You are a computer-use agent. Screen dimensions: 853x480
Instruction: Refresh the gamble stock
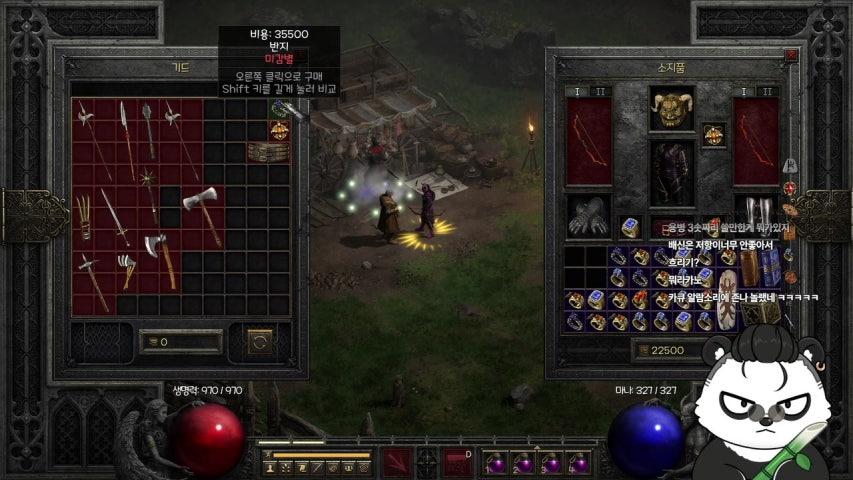[x=260, y=342]
